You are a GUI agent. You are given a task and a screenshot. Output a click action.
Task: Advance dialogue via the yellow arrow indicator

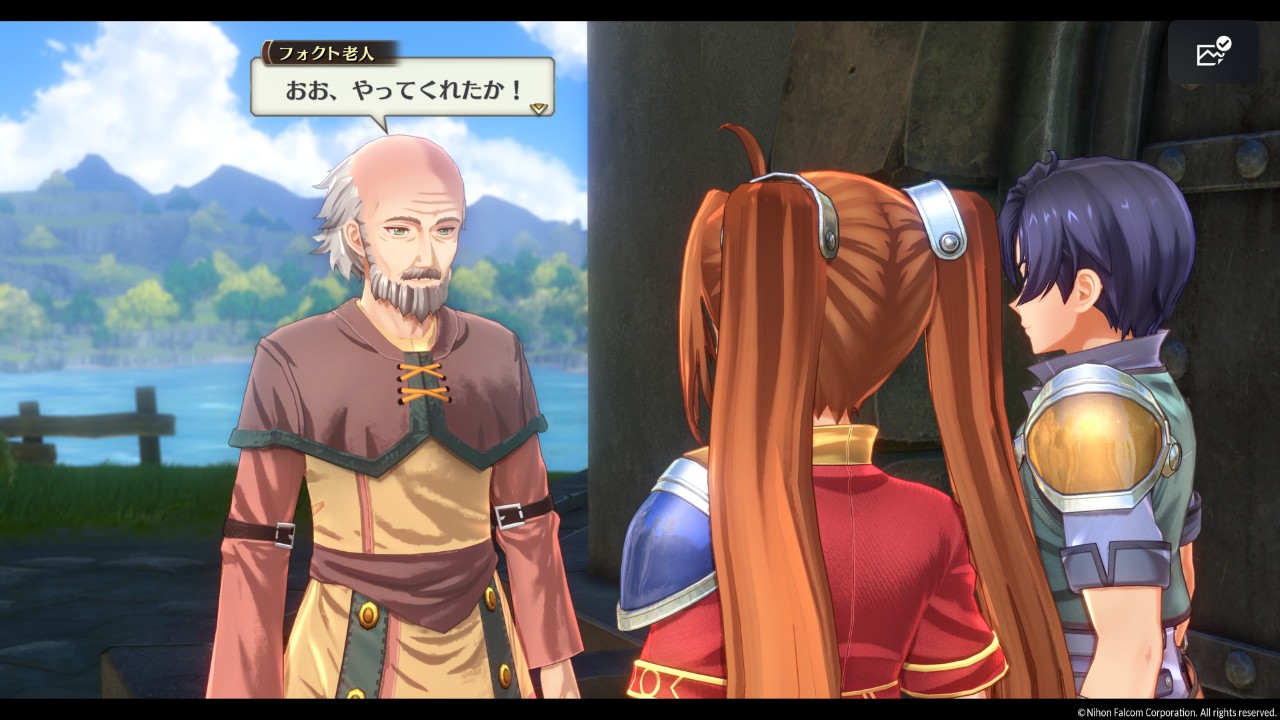click(539, 107)
